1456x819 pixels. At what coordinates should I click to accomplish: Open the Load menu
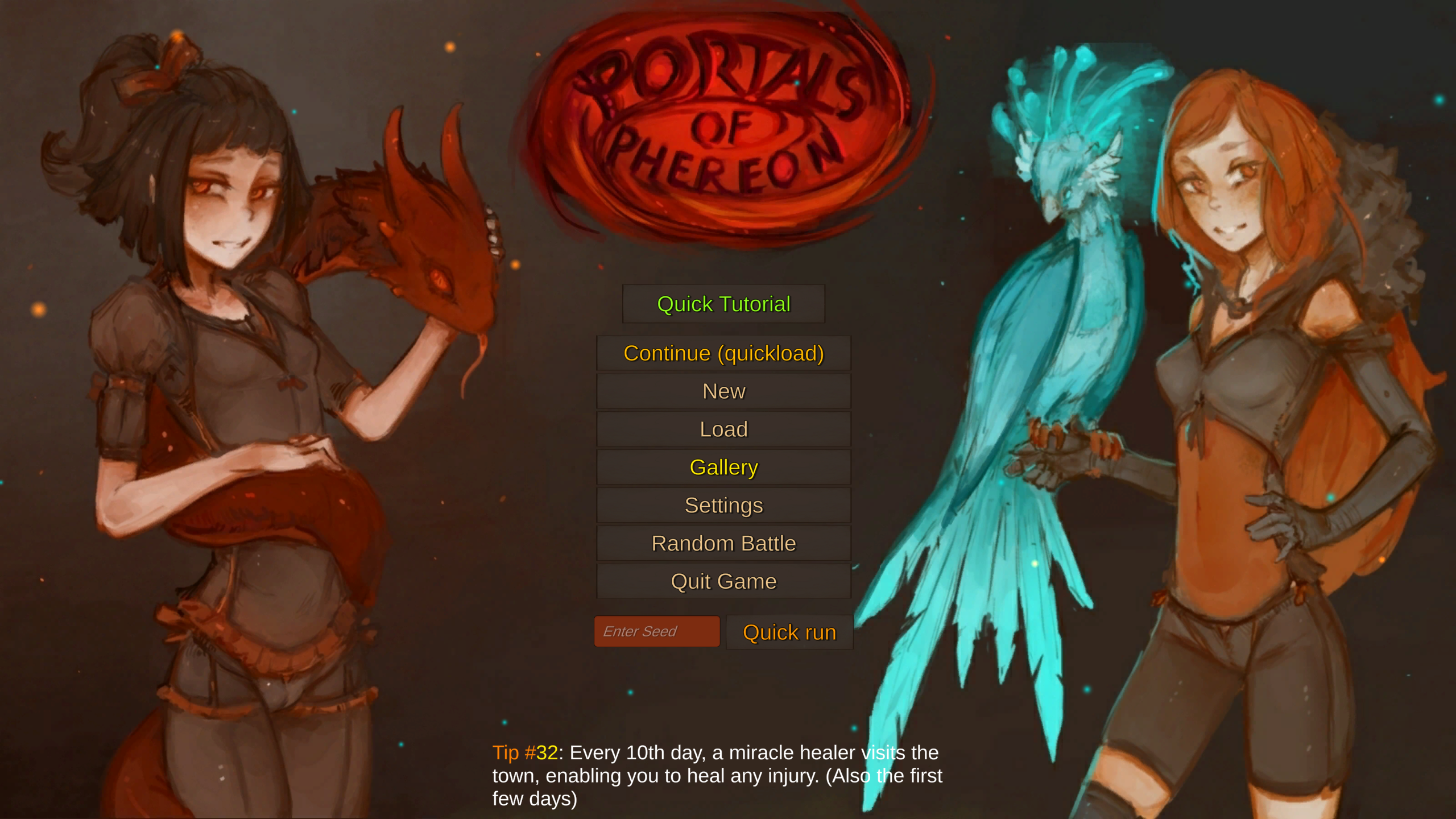pyautogui.click(x=723, y=429)
